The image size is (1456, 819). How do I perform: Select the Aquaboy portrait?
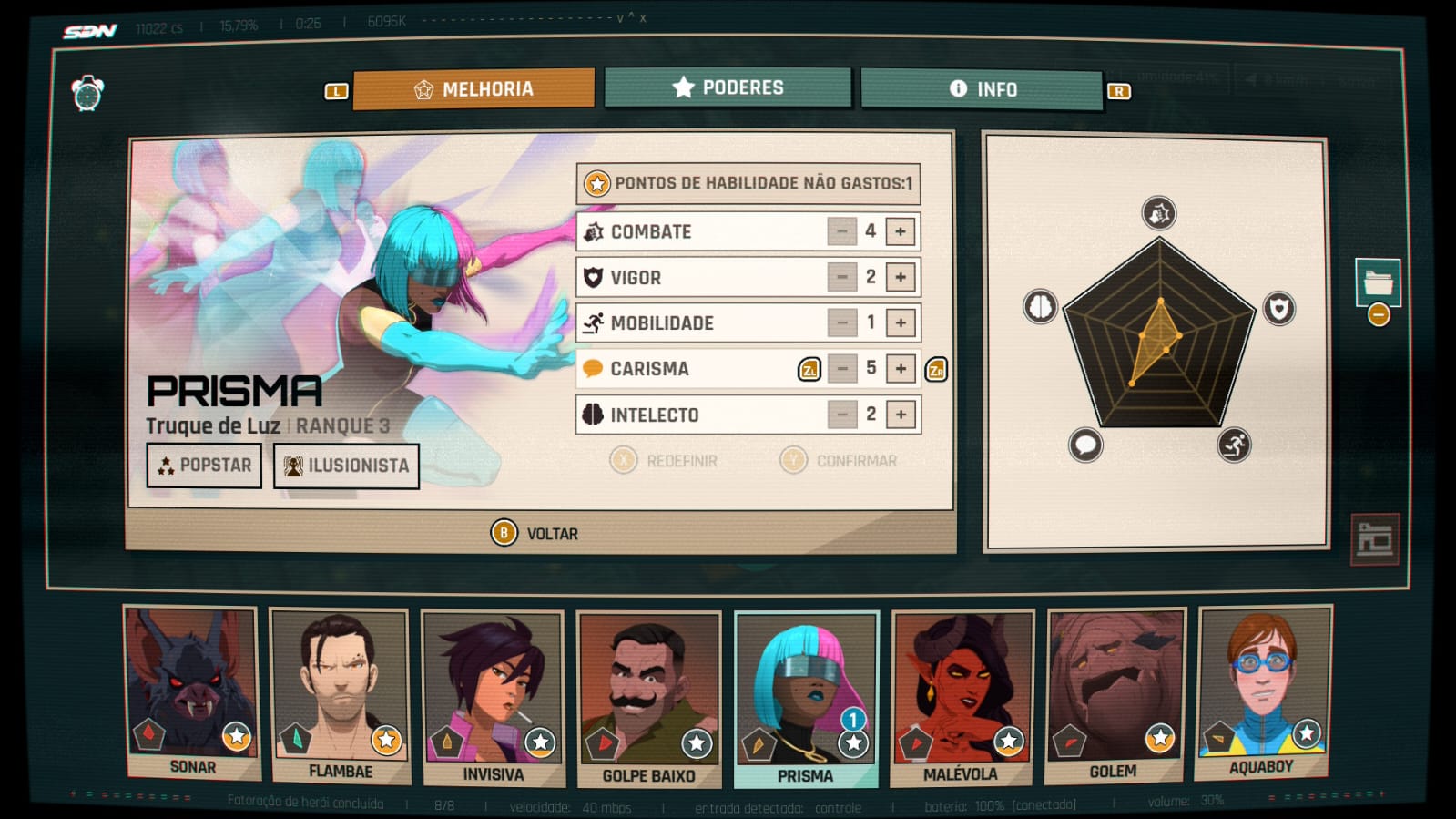(1262, 692)
